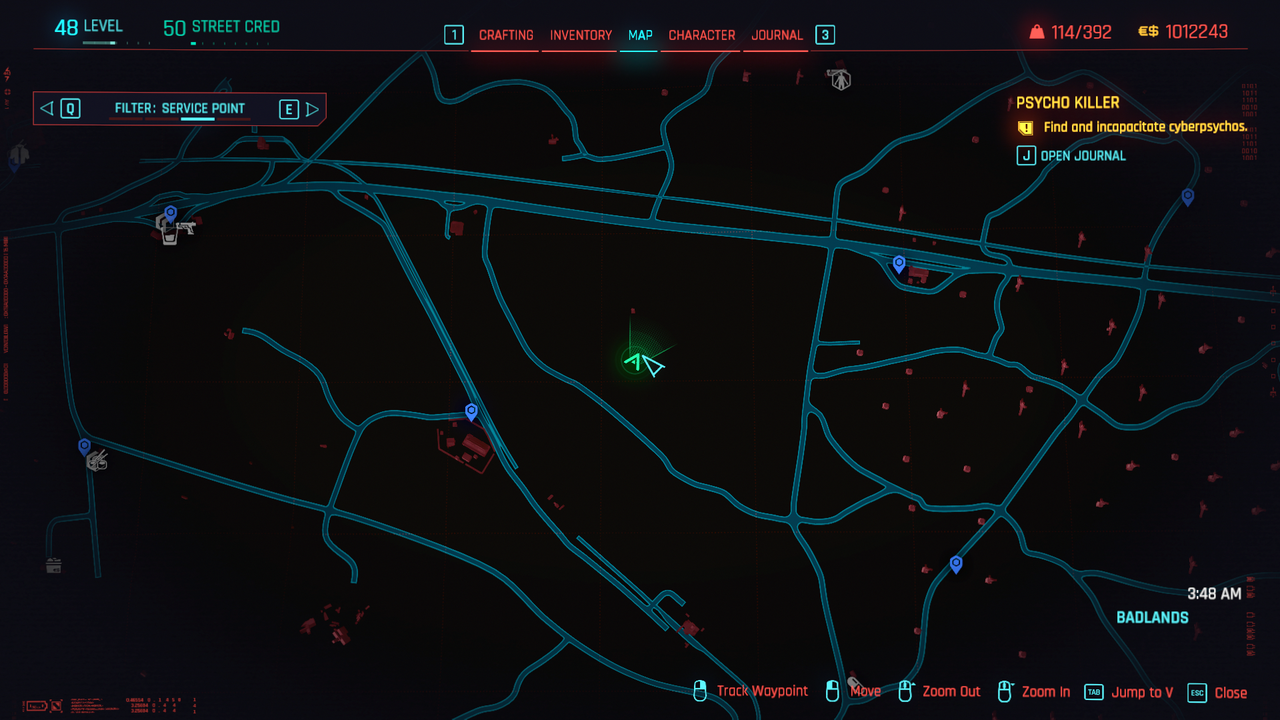Choose the fast travel pin above the pistol shop
The image size is (1280, 720).
171,213
